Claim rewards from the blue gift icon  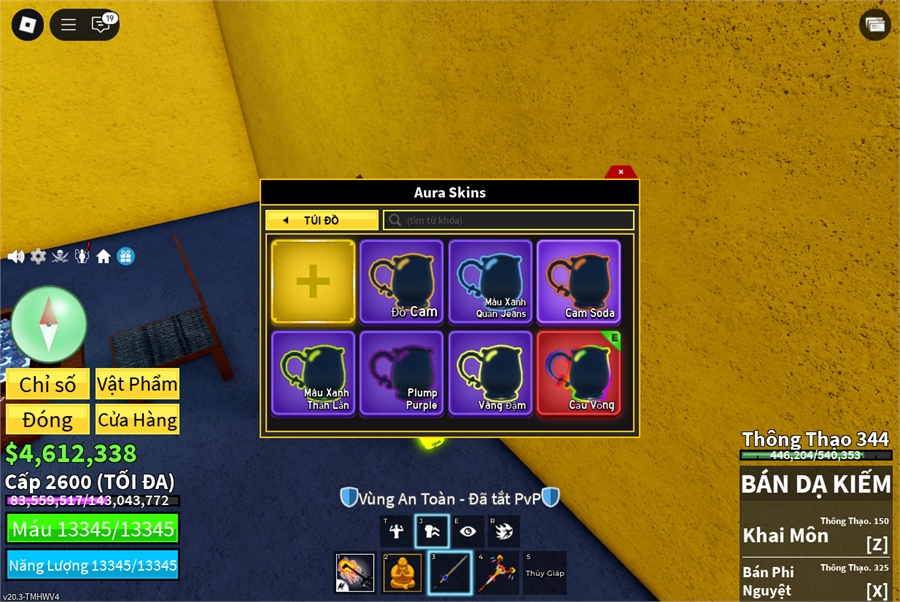(x=125, y=257)
